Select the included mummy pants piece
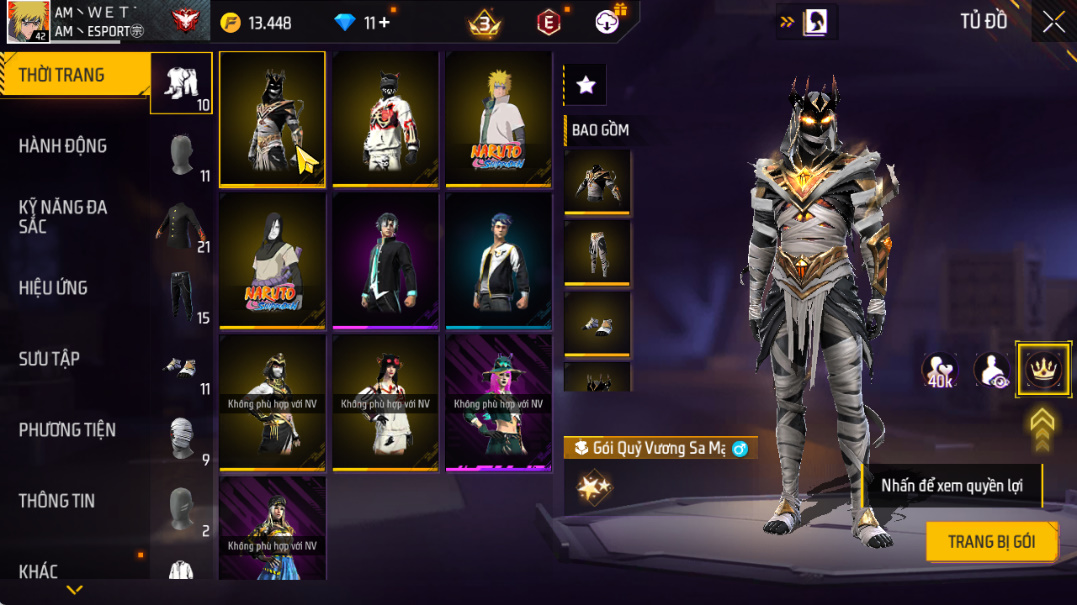 pos(597,252)
